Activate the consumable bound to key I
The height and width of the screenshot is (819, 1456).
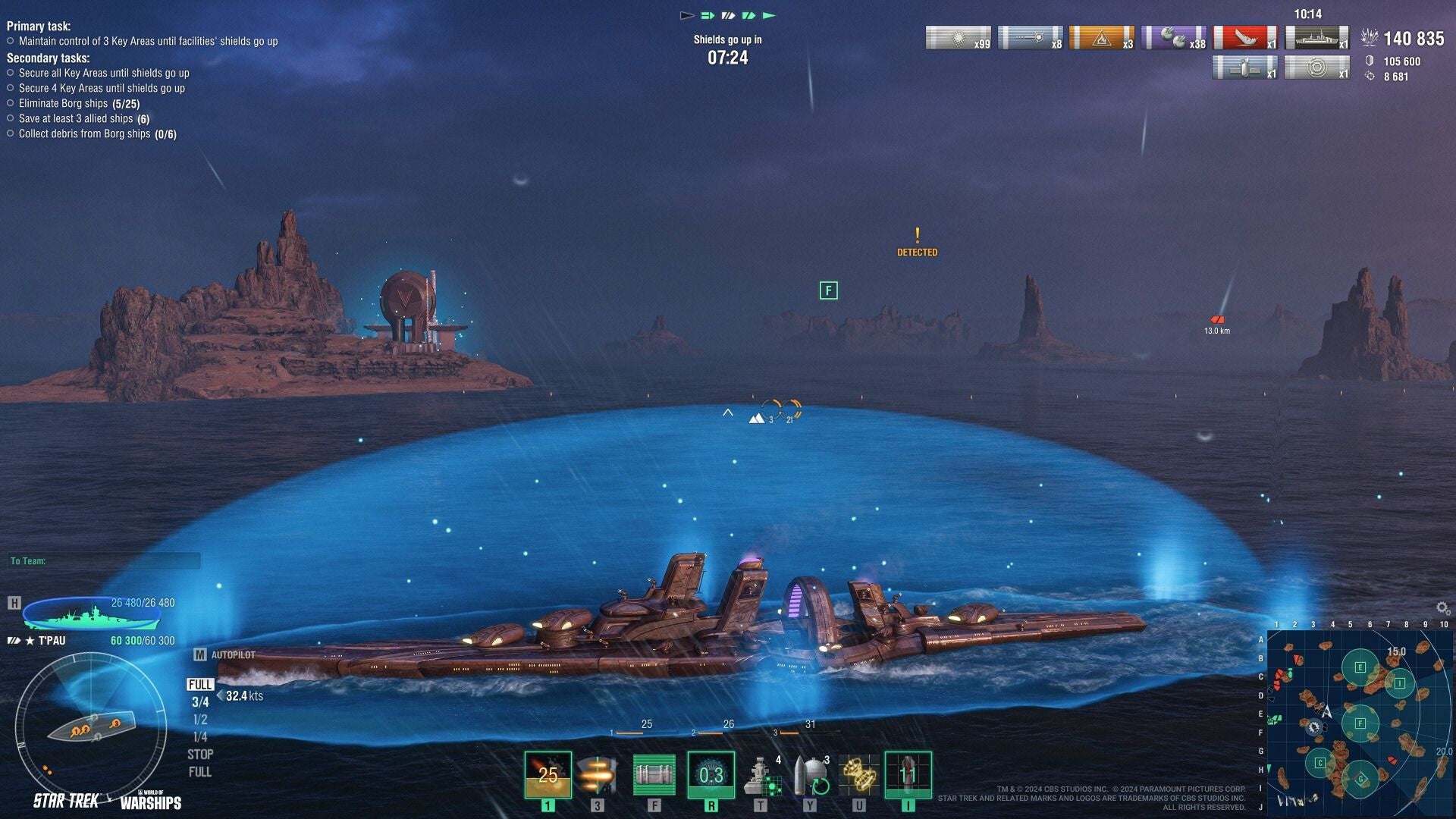point(908,774)
